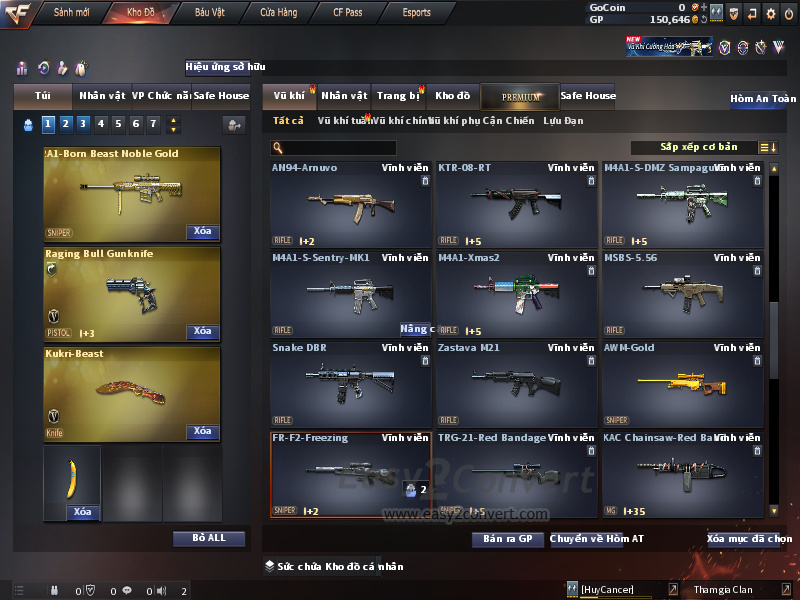Open the Esports menu
Viewport: 800px width, 600px height.
point(416,13)
